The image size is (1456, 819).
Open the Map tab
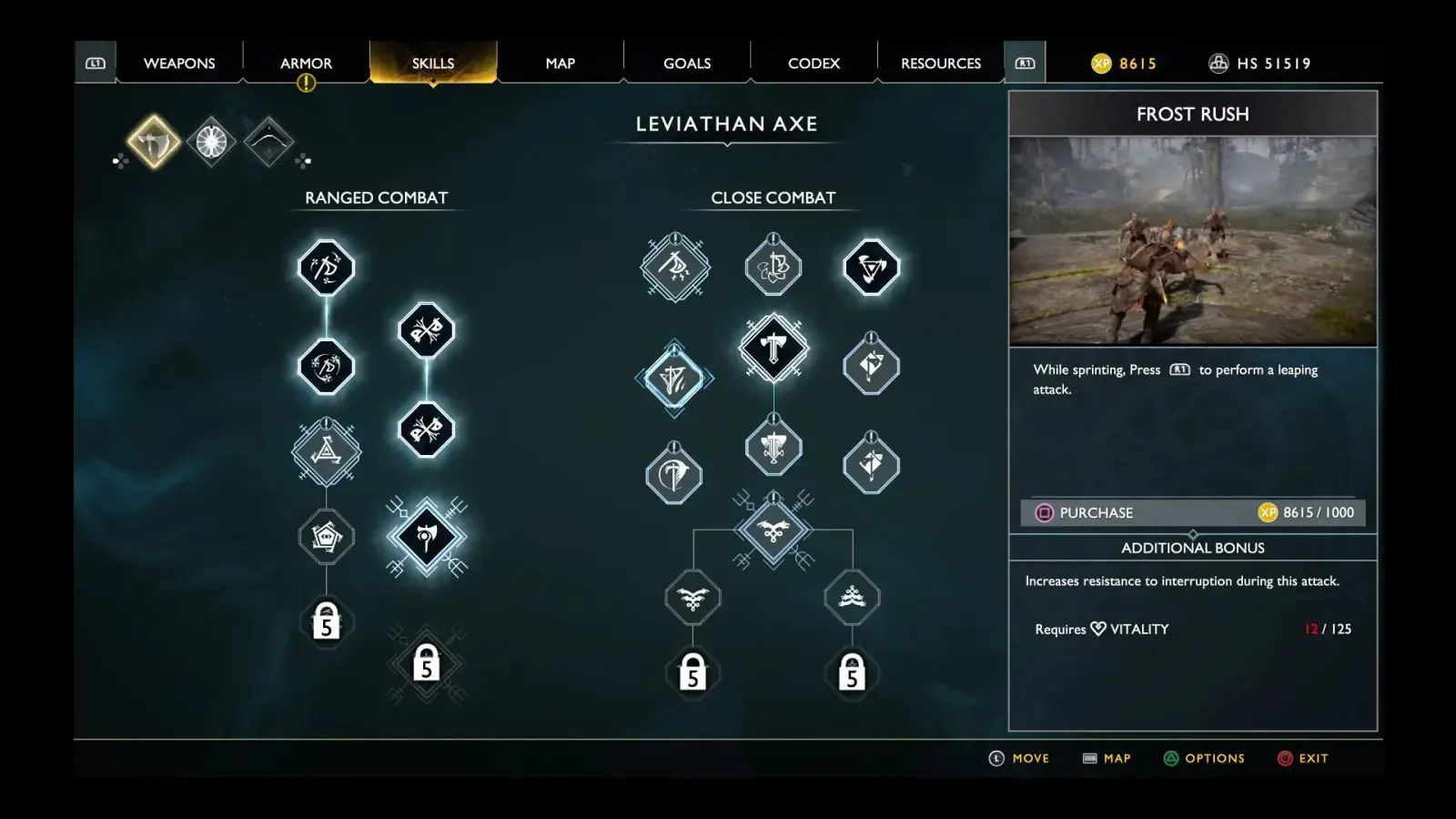click(560, 63)
